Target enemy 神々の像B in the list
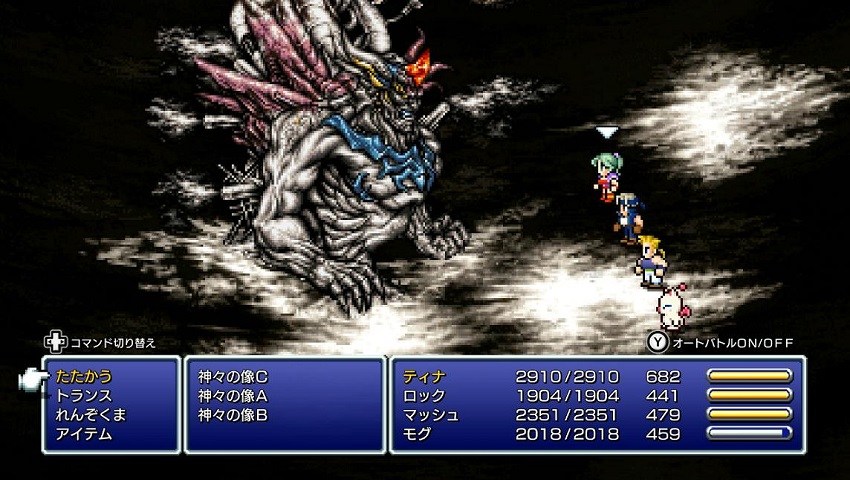 click(x=233, y=415)
